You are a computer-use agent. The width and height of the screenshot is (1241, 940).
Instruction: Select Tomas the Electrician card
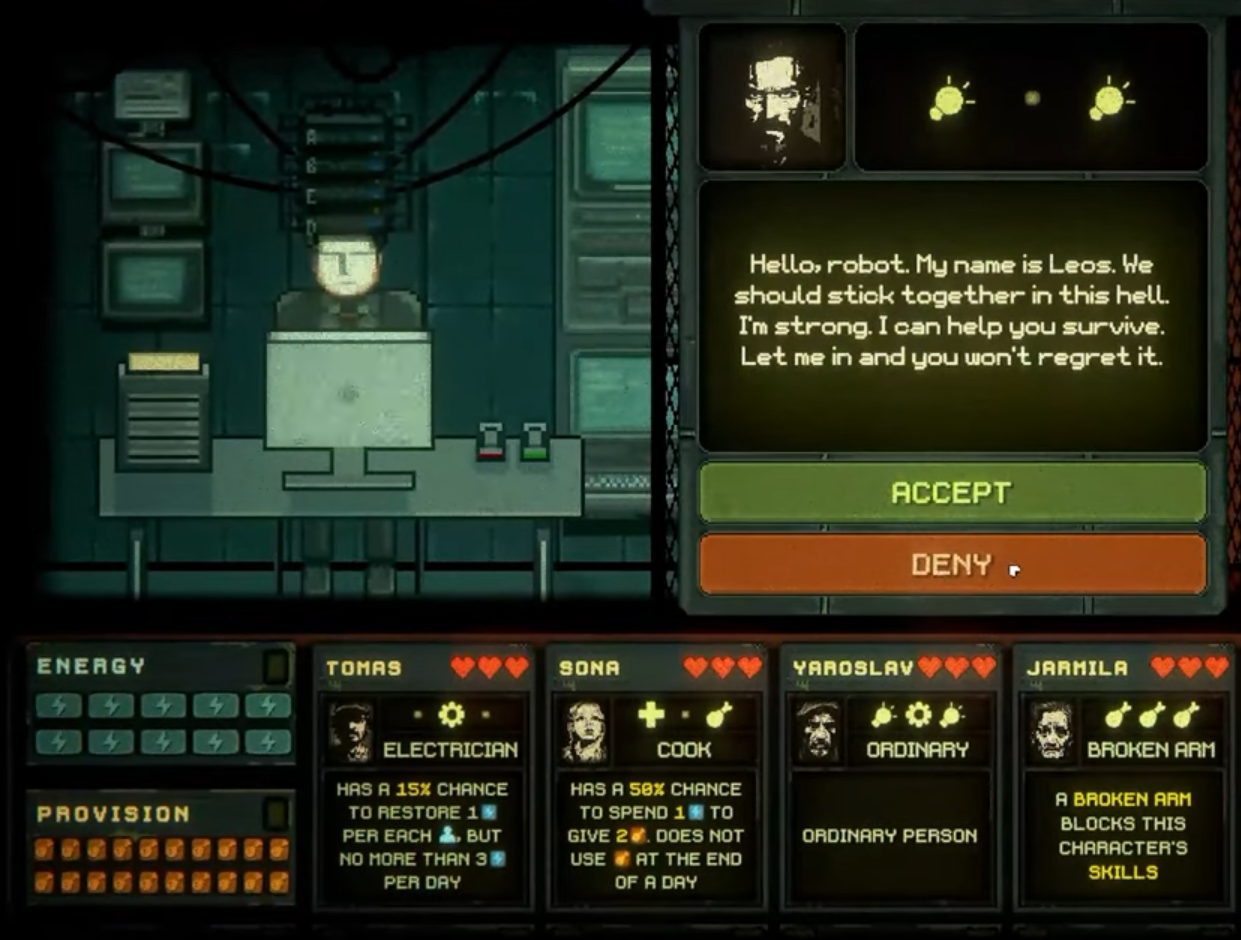click(x=423, y=778)
